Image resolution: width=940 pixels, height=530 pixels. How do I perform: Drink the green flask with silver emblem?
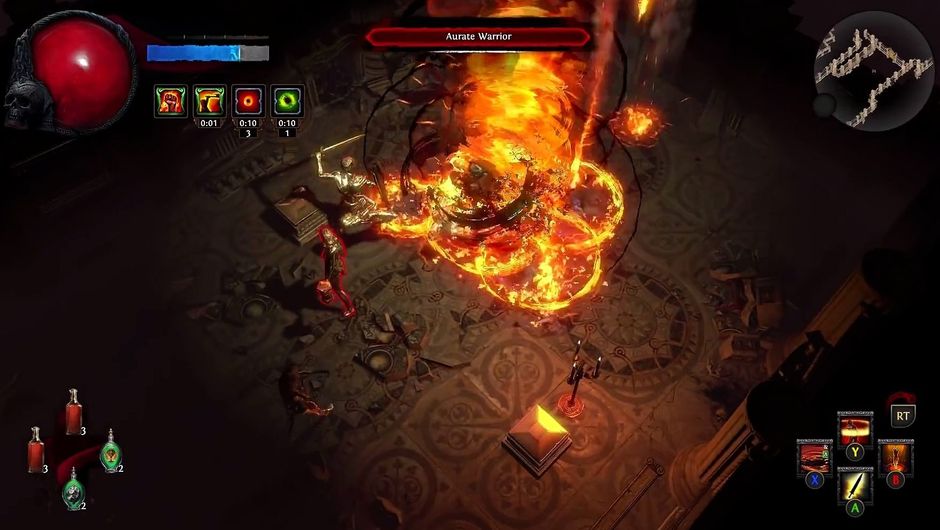[x=74, y=492]
